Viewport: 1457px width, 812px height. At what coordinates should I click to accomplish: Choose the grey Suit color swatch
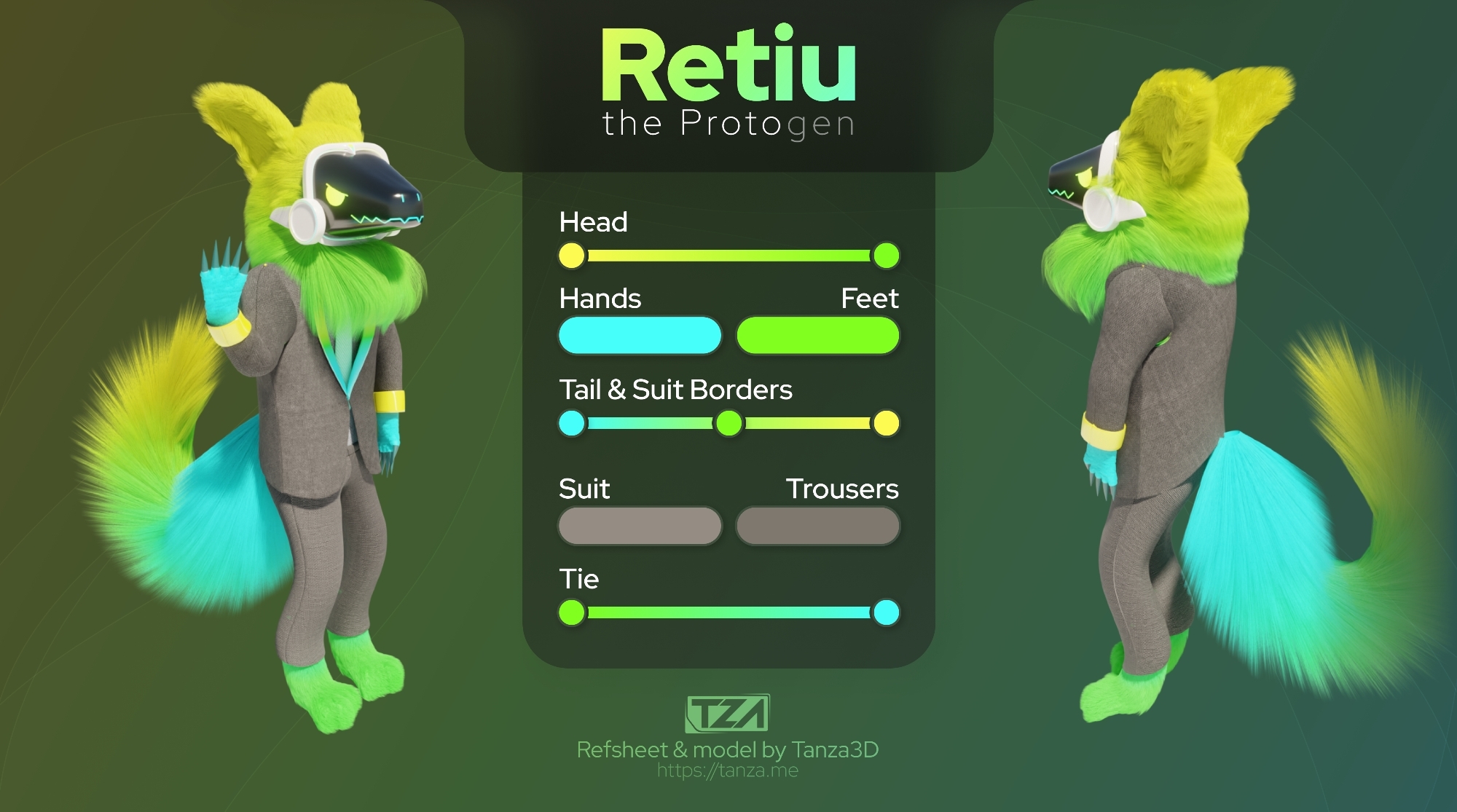(x=640, y=526)
